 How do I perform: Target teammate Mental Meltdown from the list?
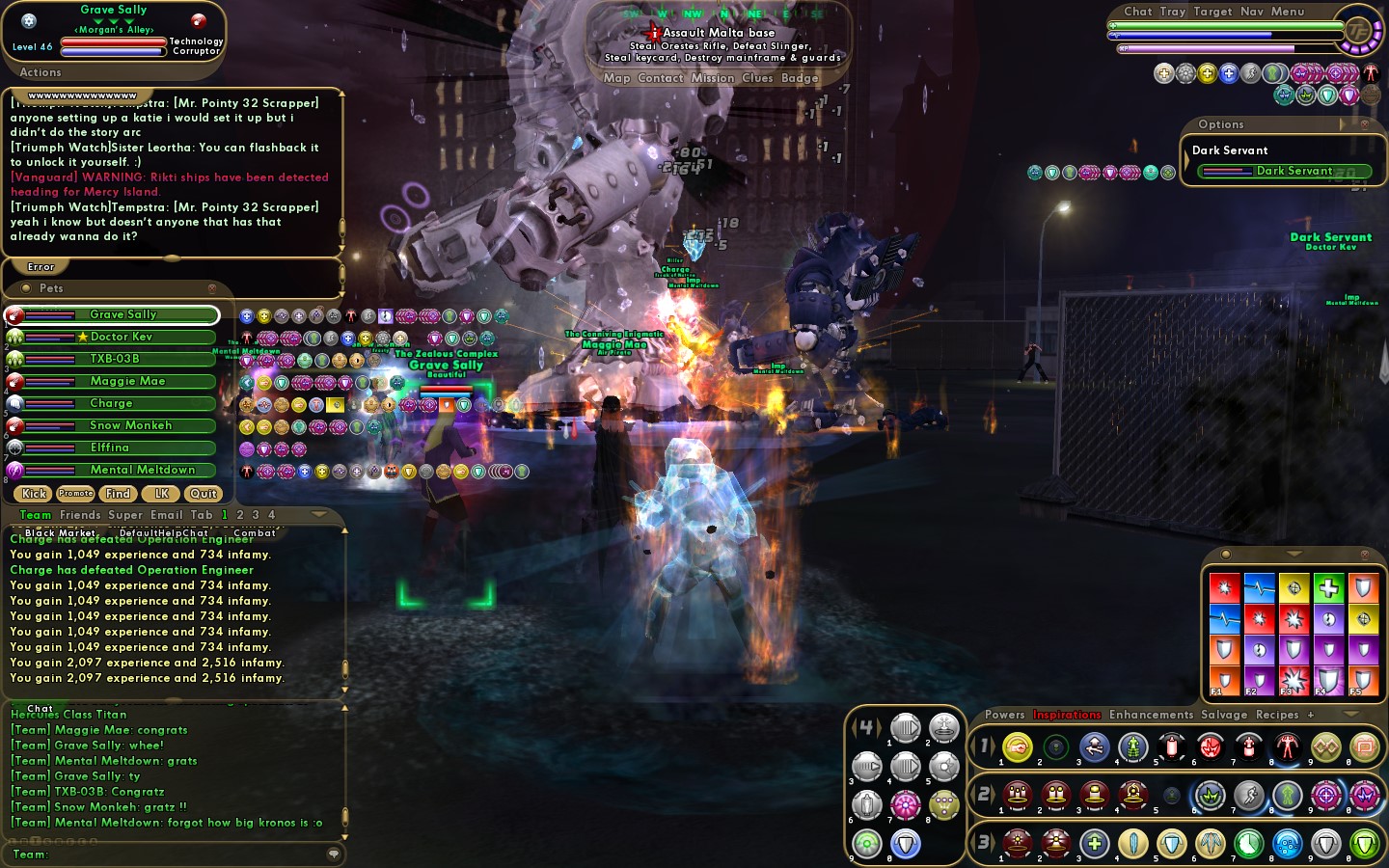(142, 470)
